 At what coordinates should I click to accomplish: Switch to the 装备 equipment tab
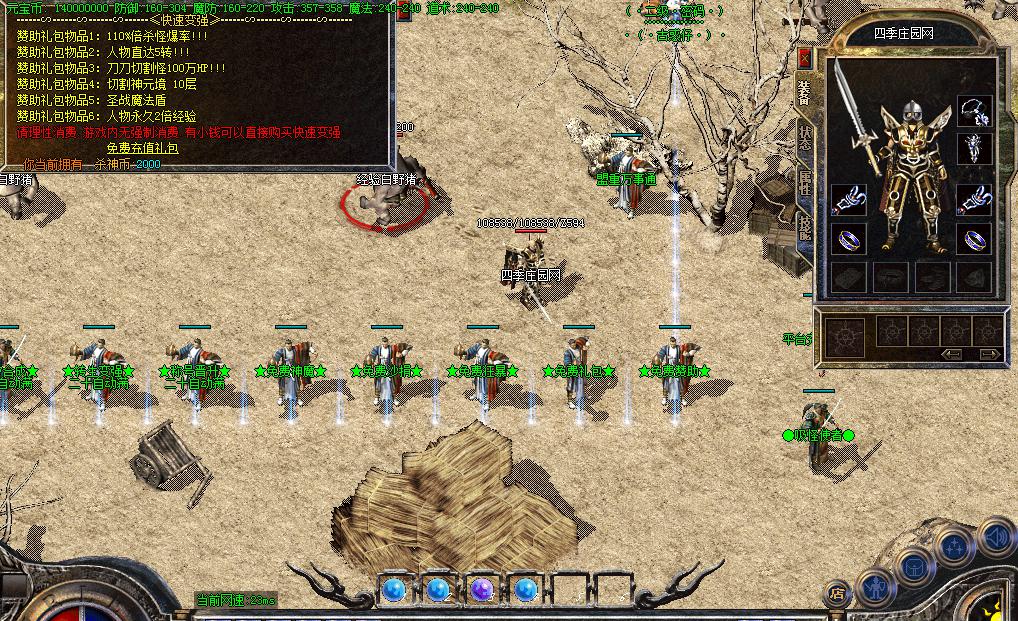click(x=804, y=92)
